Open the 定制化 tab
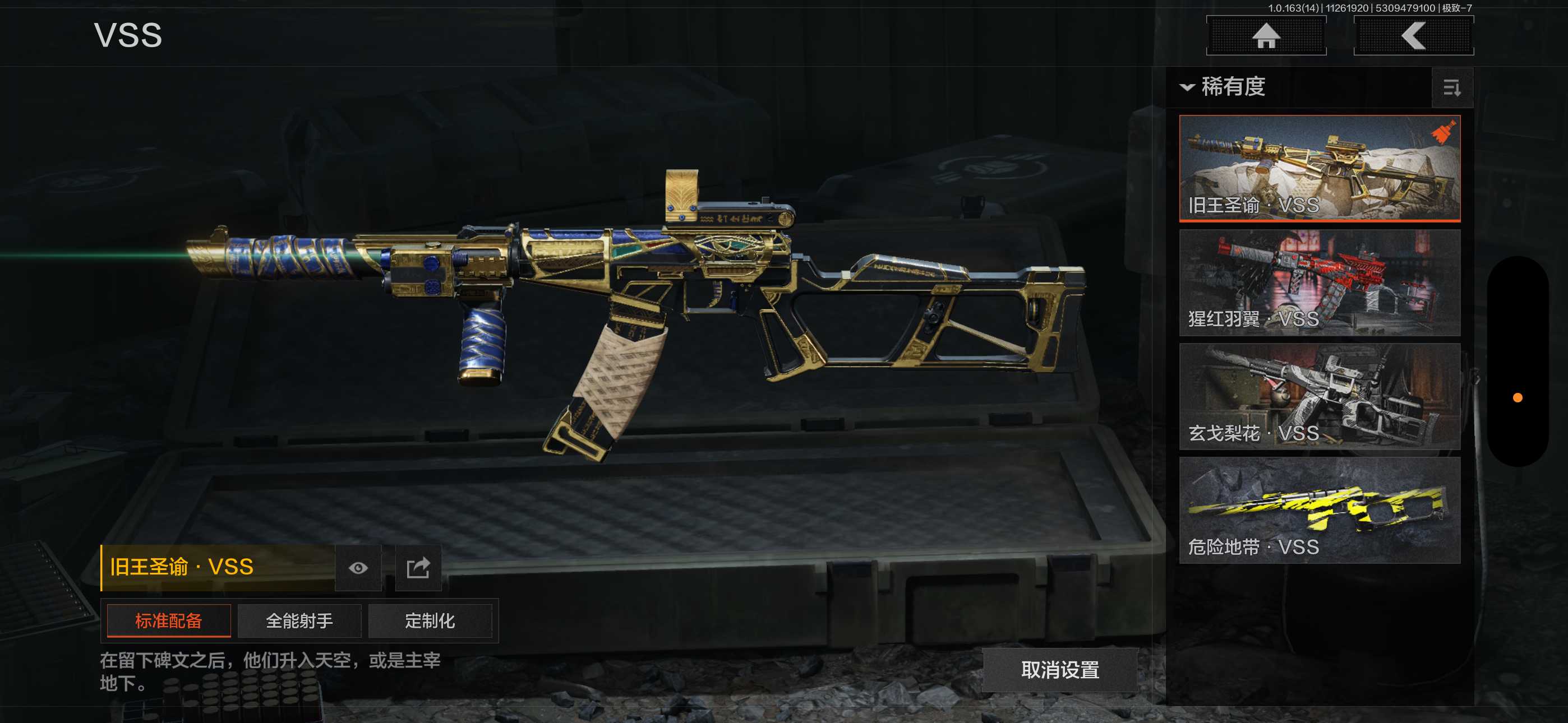Viewport: 1568px width, 723px height. coord(430,621)
